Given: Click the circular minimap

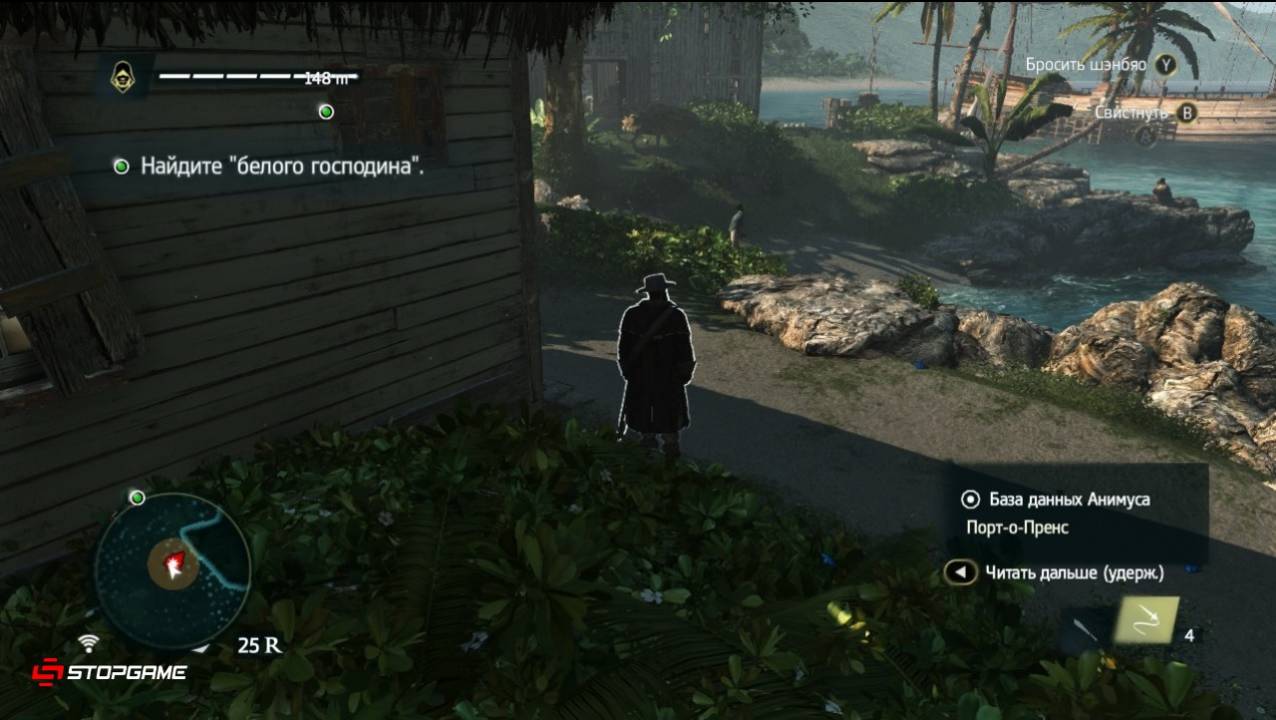Looking at the screenshot, I should [172, 570].
